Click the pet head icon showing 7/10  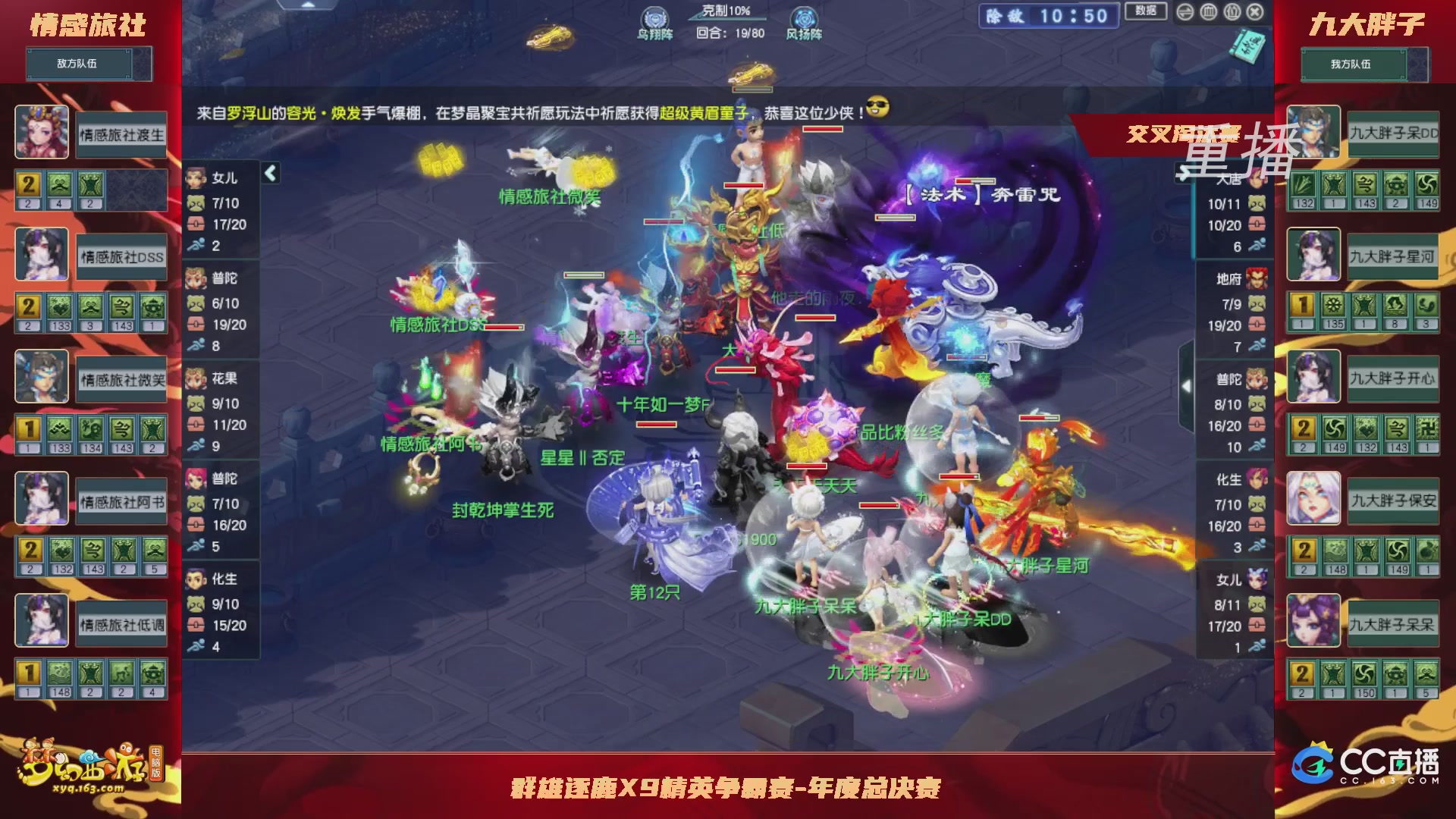tap(197, 203)
